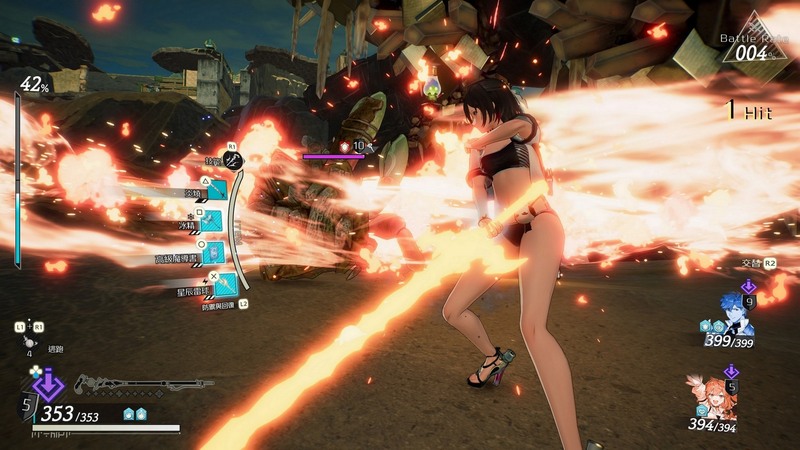Trigger the 星辰雷球 trident skill
The image size is (800, 450).
pos(224,284)
